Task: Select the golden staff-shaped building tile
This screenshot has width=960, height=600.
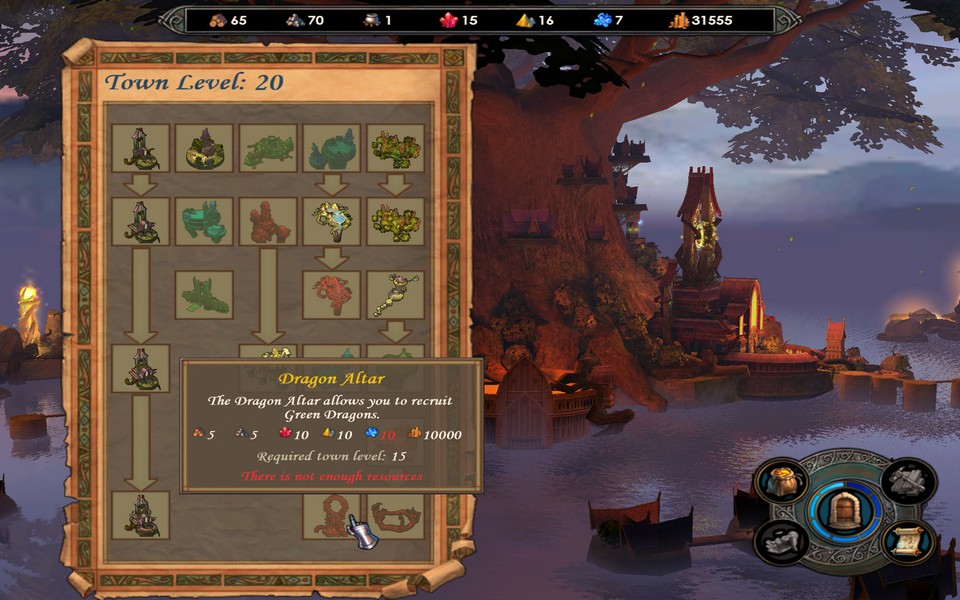Action: pyautogui.click(x=396, y=295)
